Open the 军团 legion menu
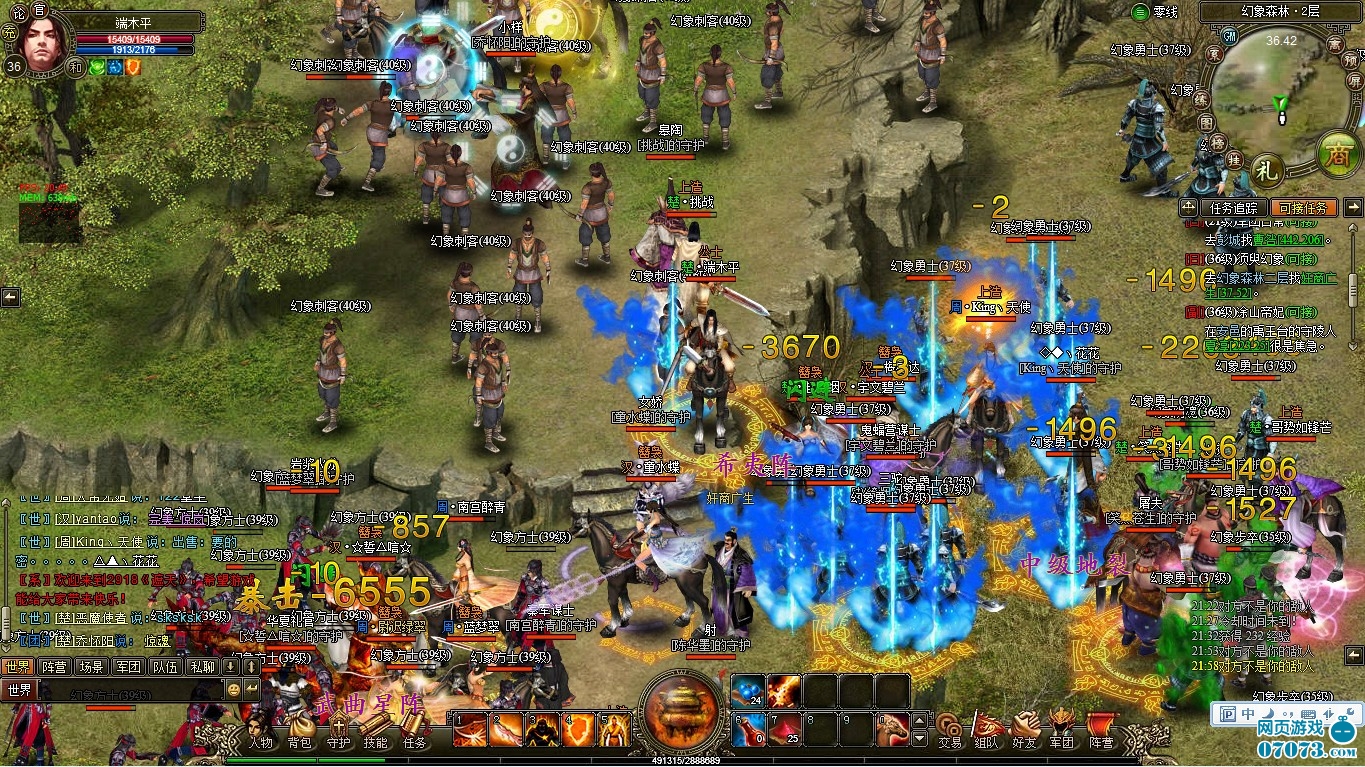The image size is (1365, 767). click(x=1062, y=731)
